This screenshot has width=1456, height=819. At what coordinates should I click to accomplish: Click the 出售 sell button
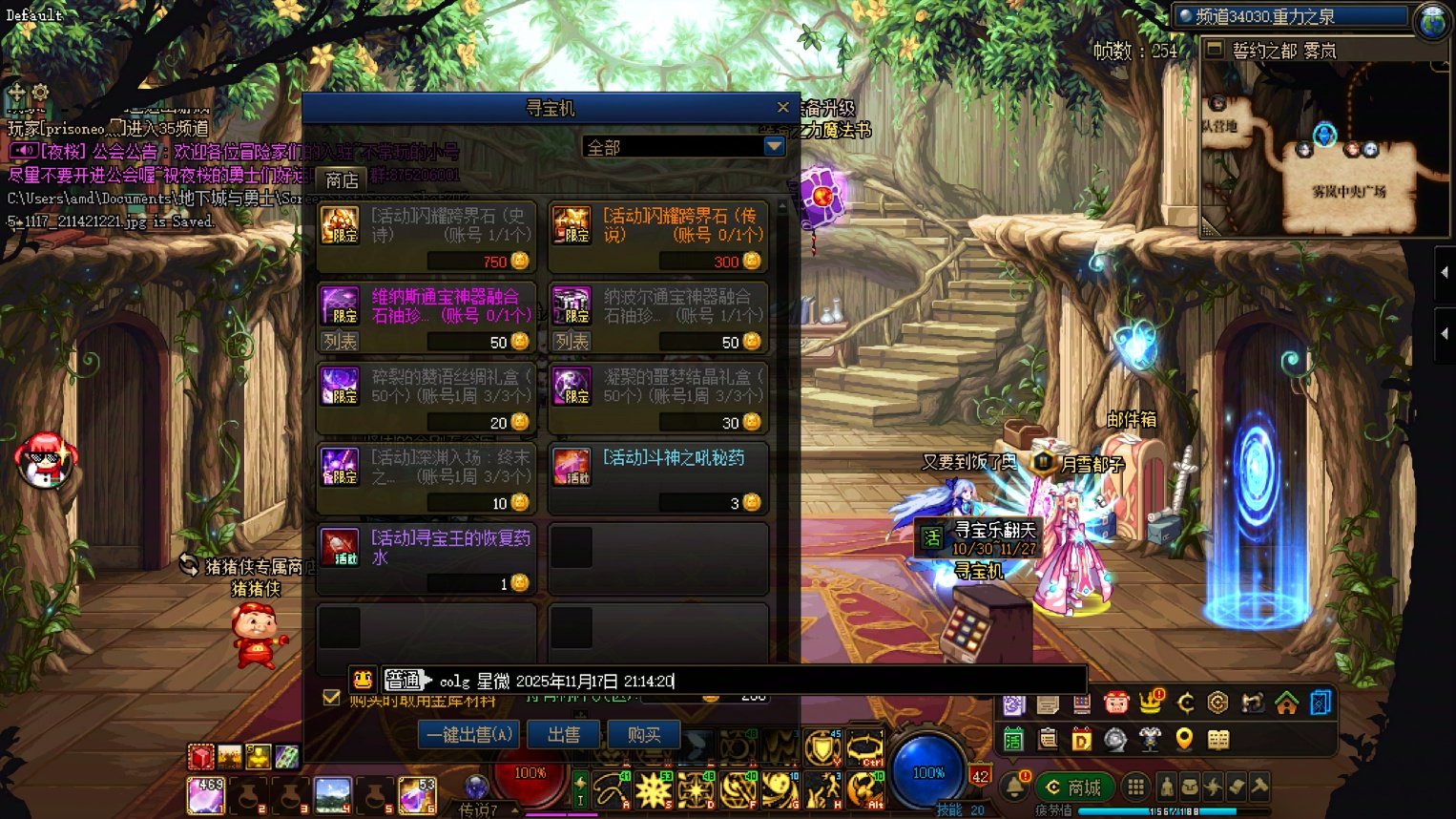tap(563, 734)
